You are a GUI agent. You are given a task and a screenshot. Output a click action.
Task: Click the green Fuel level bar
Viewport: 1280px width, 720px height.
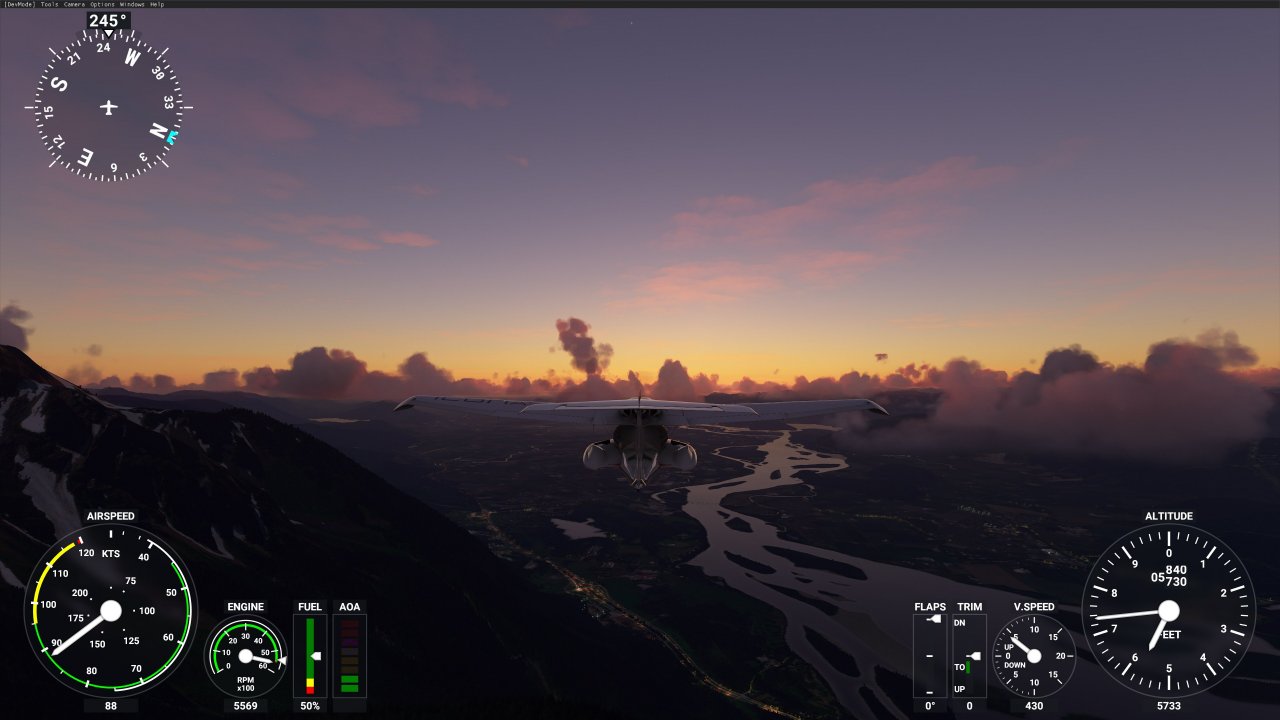310,650
